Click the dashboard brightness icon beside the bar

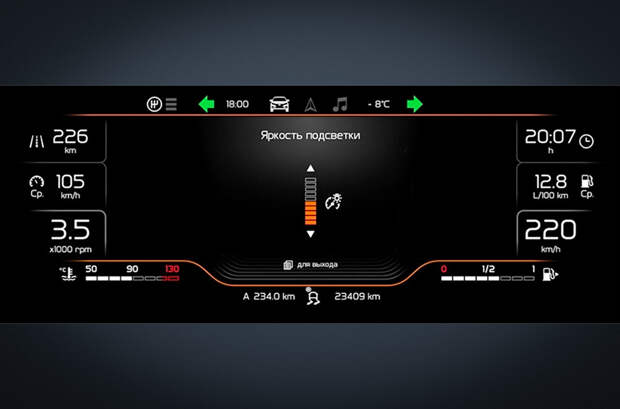(x=335, y=200)
